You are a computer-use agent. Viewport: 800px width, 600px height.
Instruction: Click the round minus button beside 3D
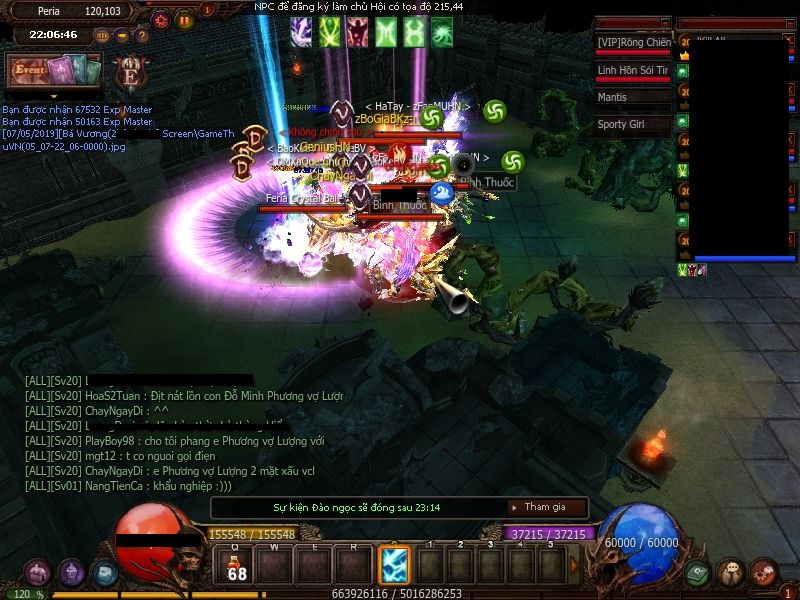pyautogui.click(x=122, y=35)
